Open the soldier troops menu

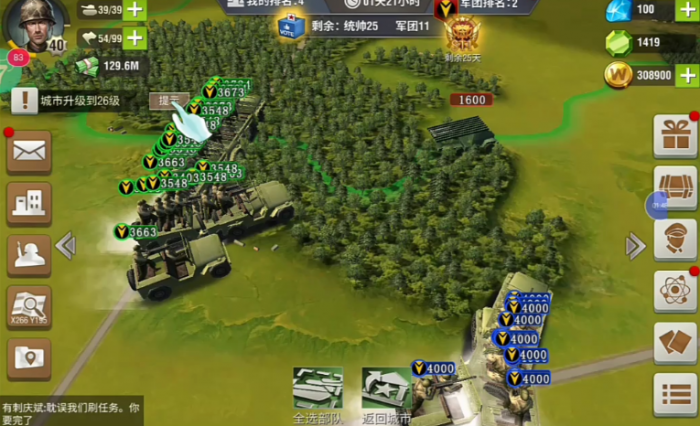click(30, 255)
